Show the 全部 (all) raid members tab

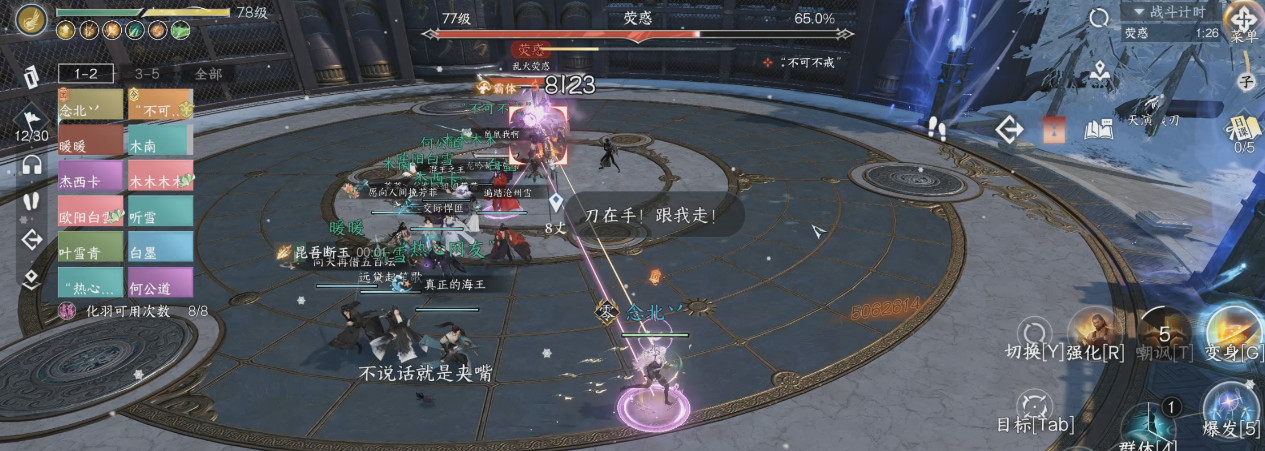(x=208, y=73)
